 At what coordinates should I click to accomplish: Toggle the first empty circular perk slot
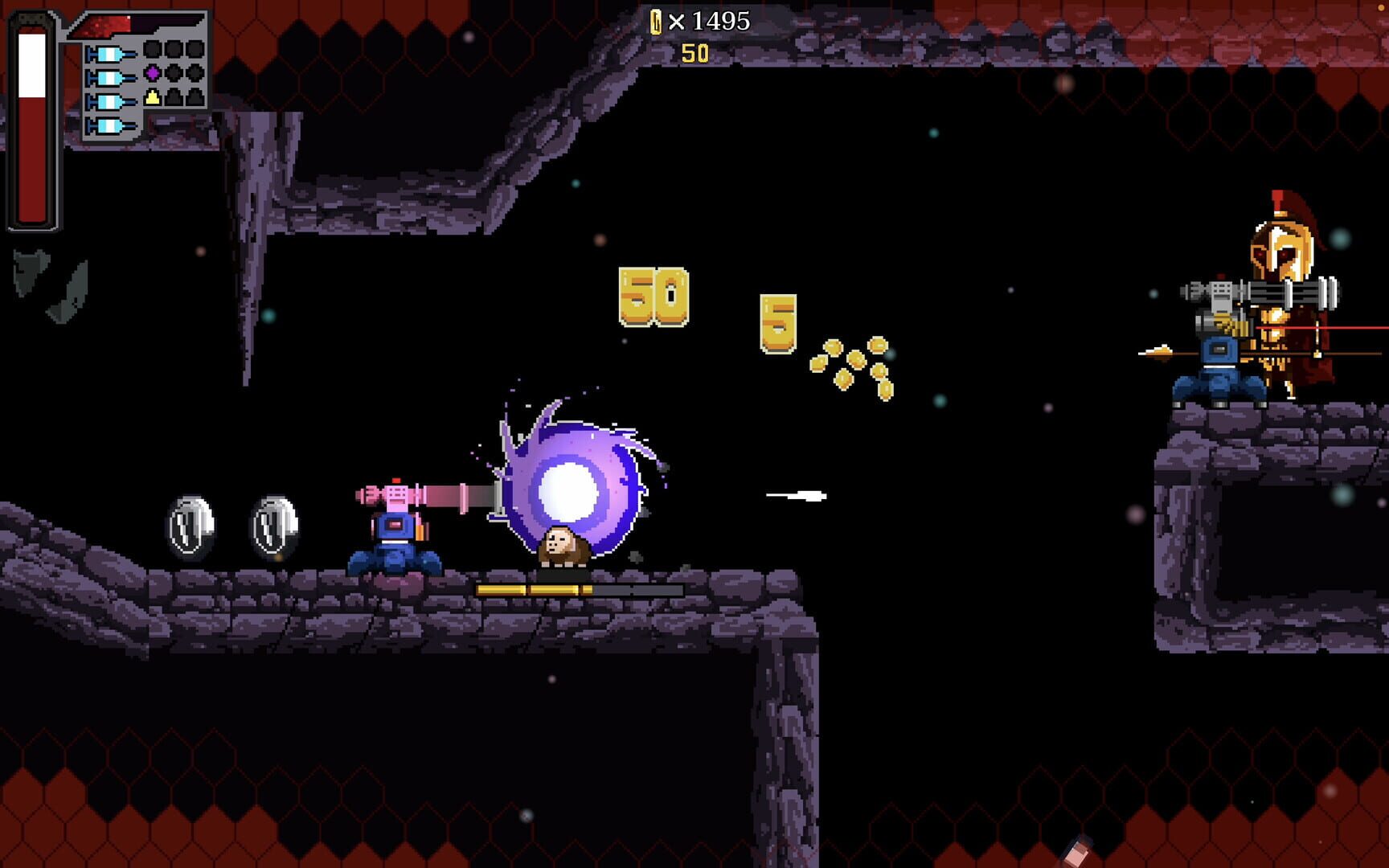153,50
